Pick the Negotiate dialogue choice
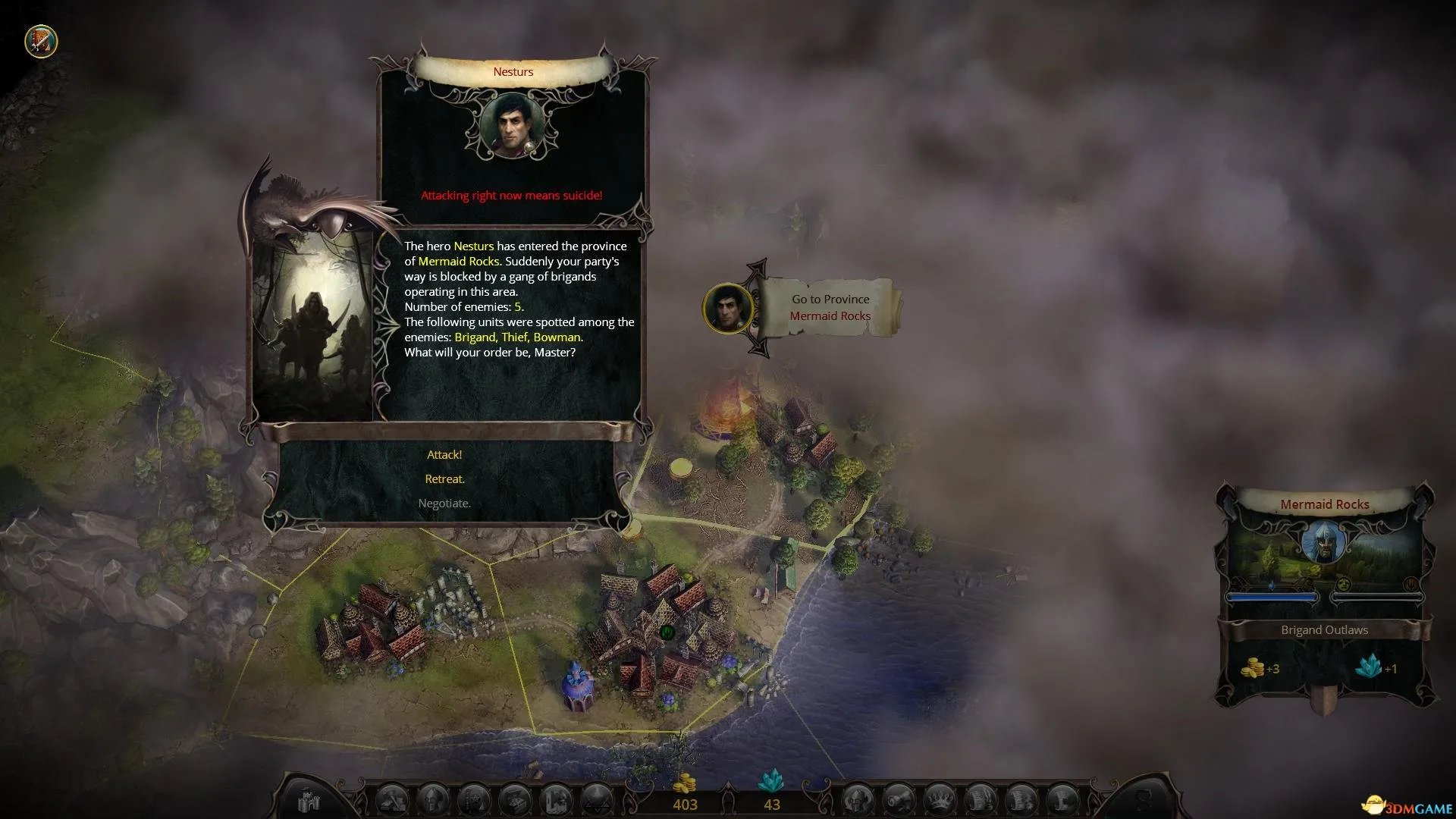The image size is (1456, 819). [444, 504]
